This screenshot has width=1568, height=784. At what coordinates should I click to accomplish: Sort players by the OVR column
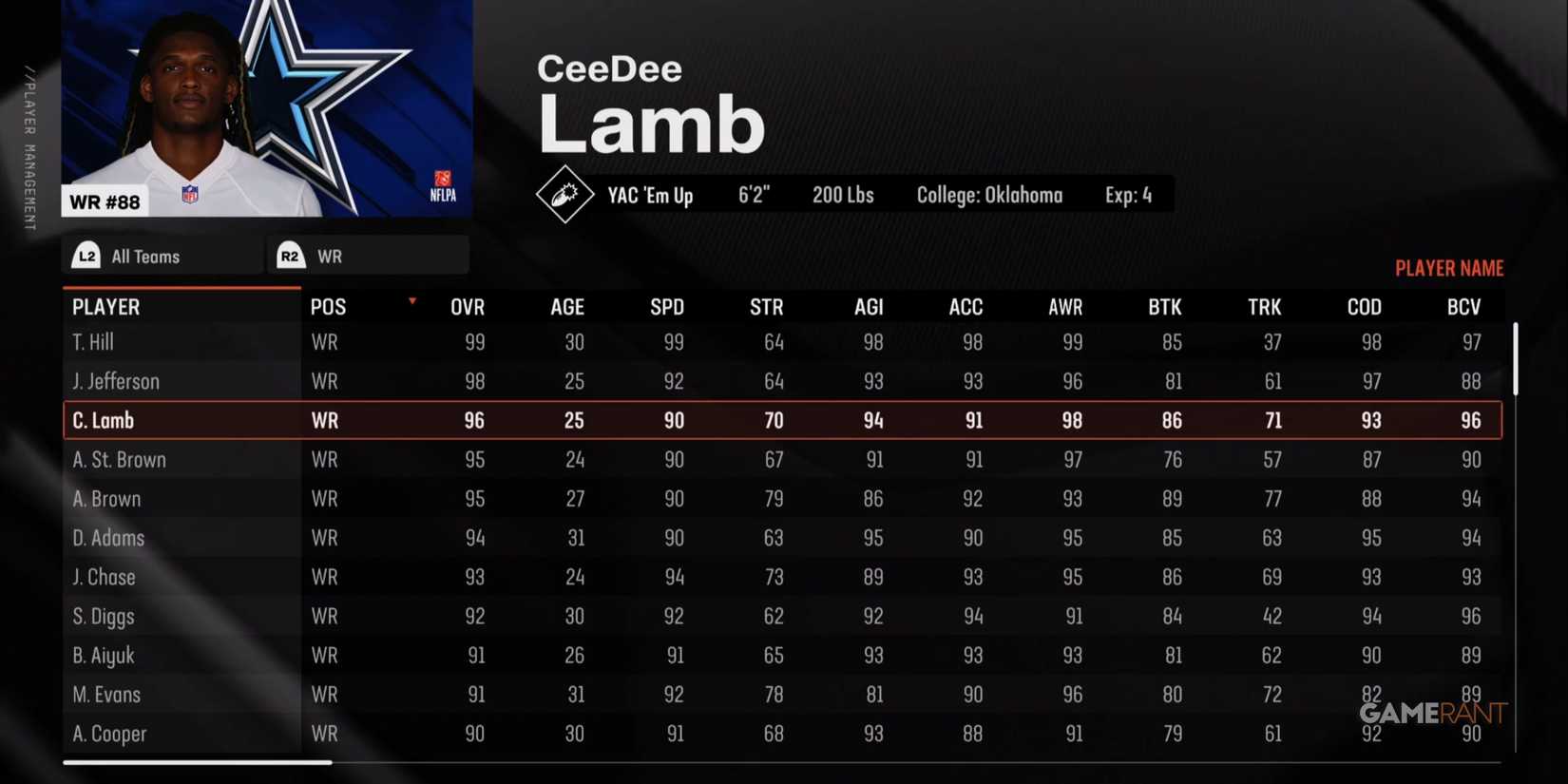(x=468, y=306)
